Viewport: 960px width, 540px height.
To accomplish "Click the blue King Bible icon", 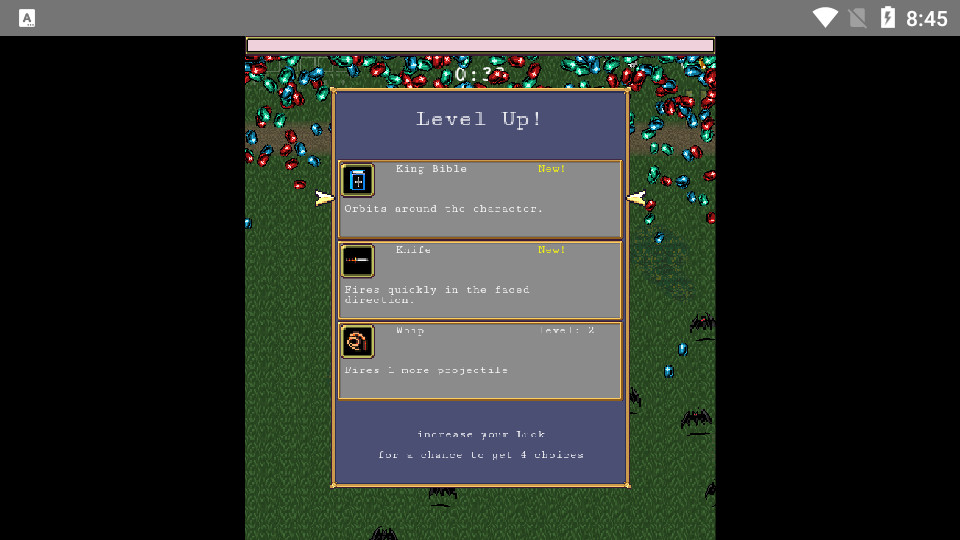I will [358, 181].
